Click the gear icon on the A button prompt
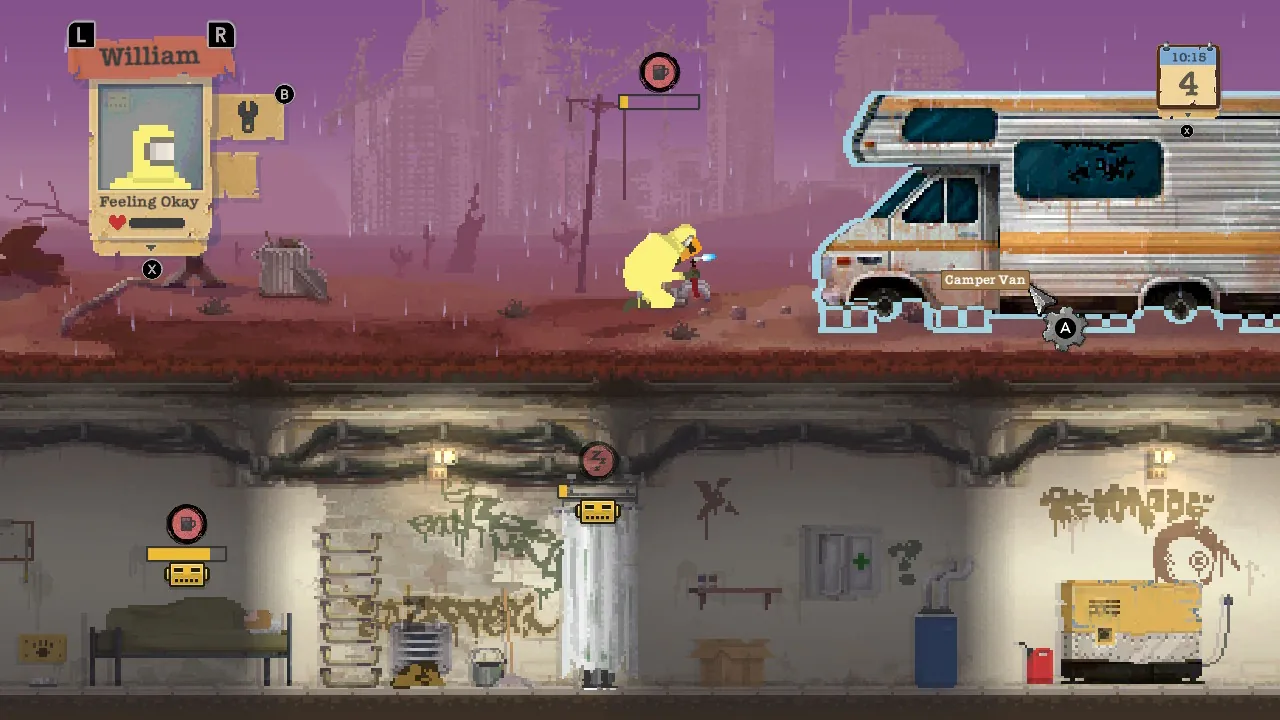 coord(1066,330)
